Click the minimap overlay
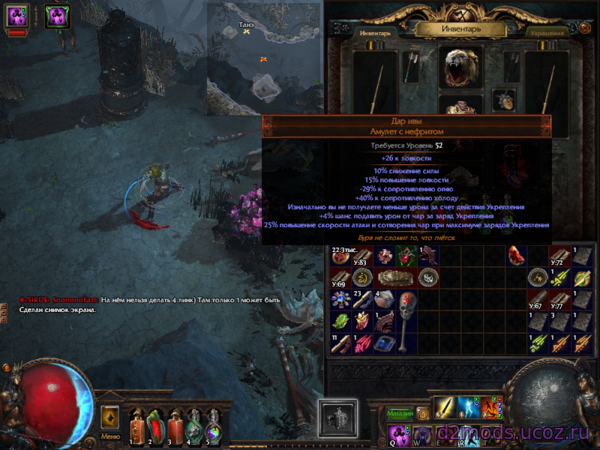The image size is (600, 450). coord(265,55)
